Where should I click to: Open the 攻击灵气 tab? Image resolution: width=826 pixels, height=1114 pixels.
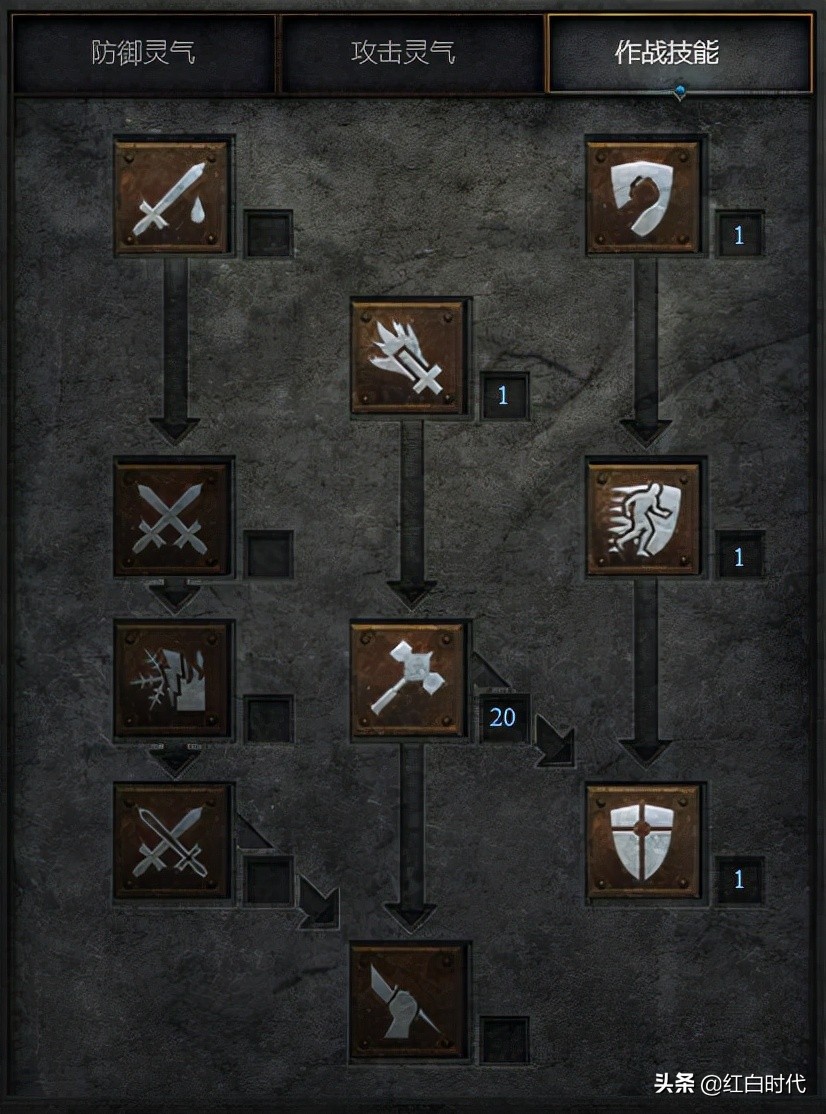click(x=410, y=53)
